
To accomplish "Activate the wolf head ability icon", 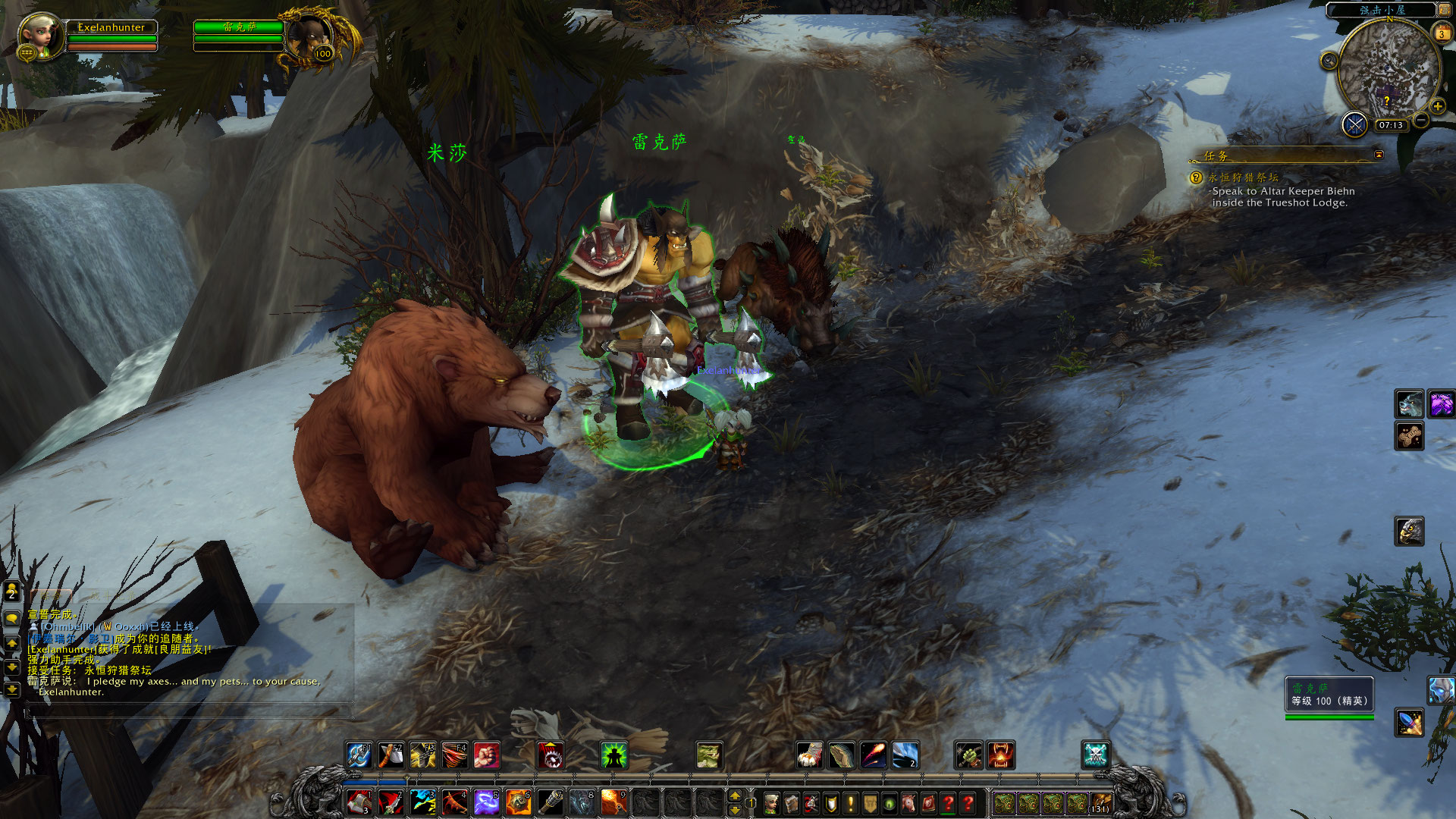I will [1409, 404].
